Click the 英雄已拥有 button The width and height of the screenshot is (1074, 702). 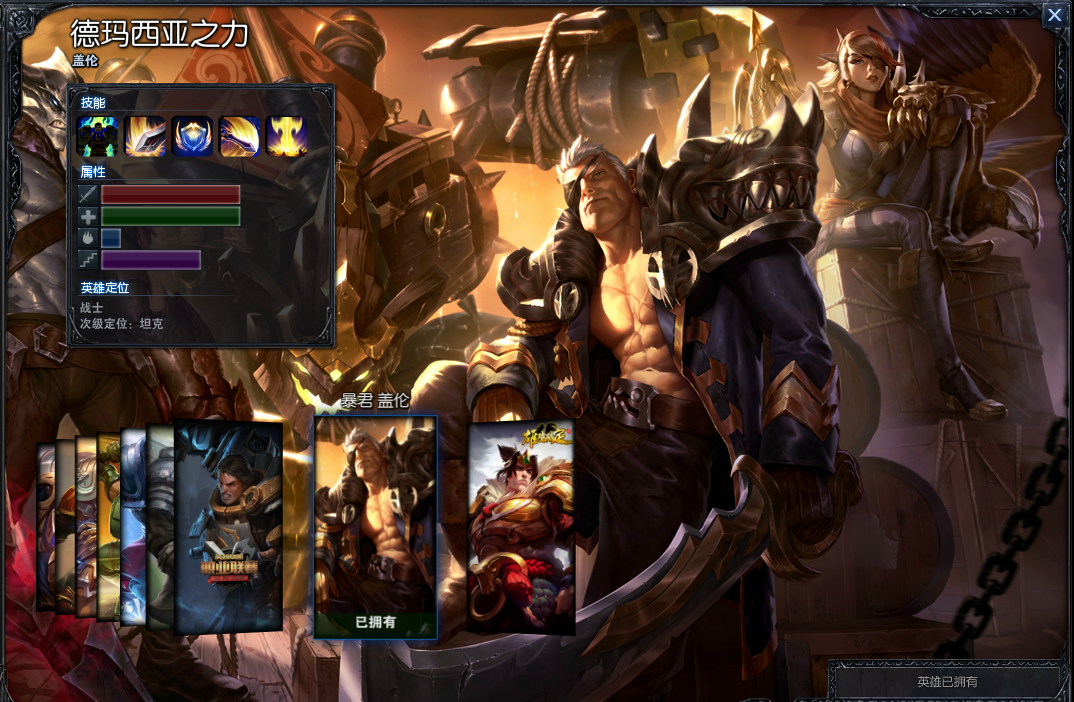click(947, 682)
